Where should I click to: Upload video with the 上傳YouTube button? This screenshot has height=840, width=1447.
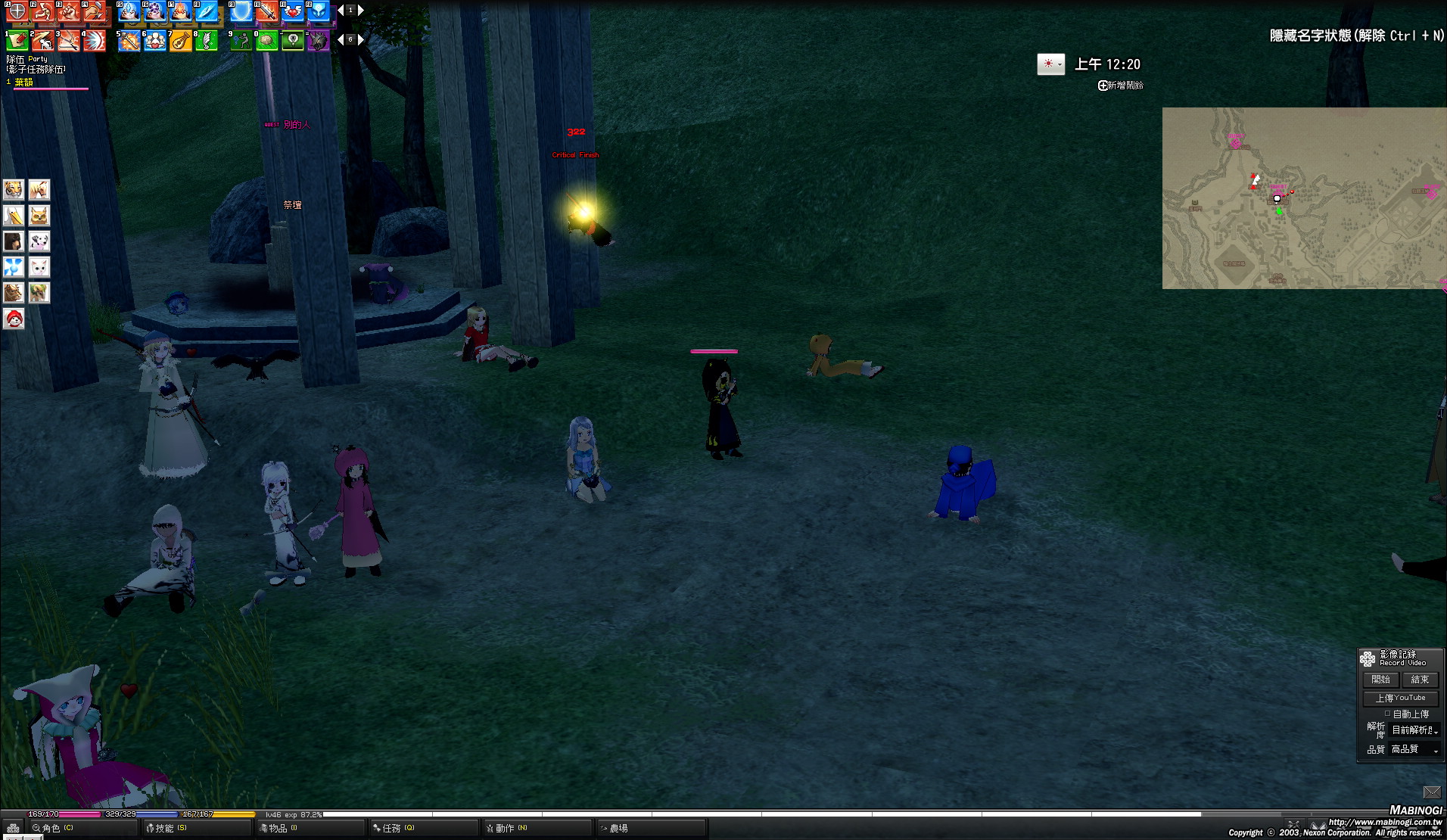(1400, 698)
